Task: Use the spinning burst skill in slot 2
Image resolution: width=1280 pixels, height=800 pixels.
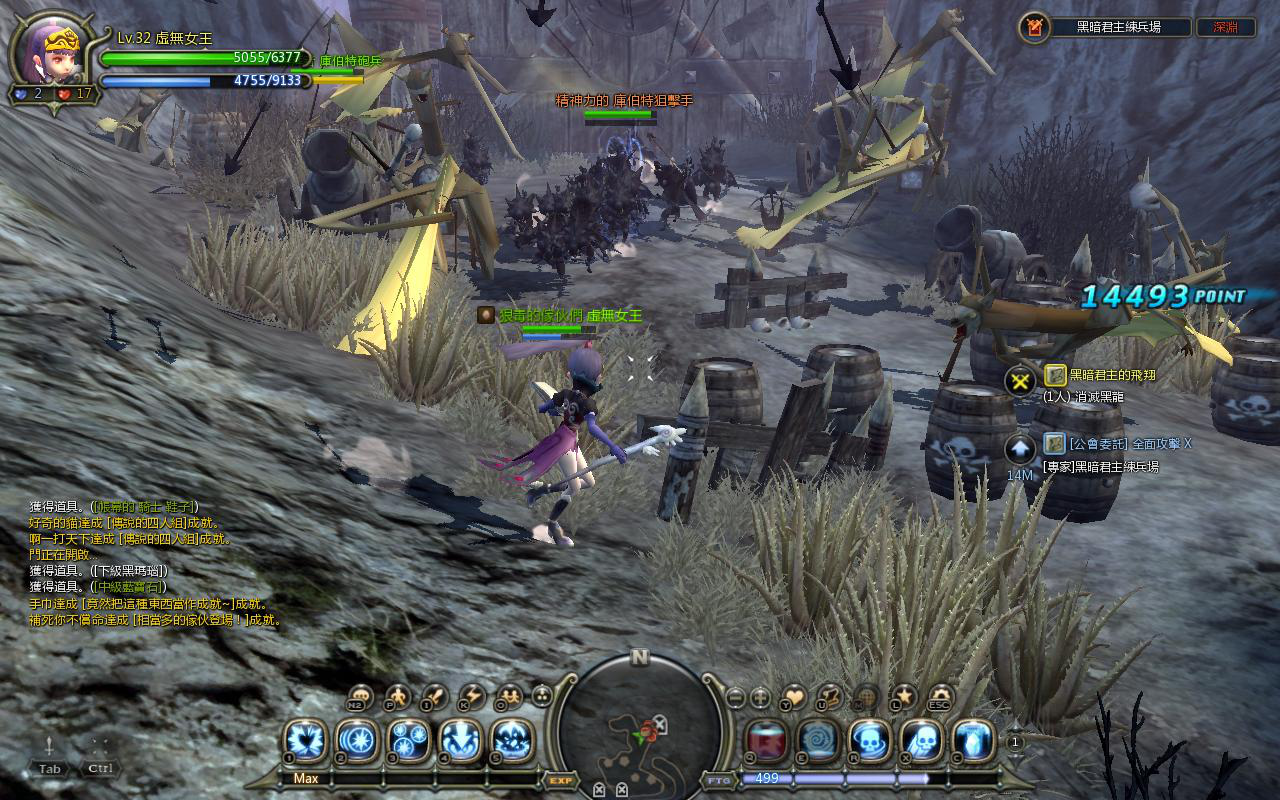Action: [356, 741]
